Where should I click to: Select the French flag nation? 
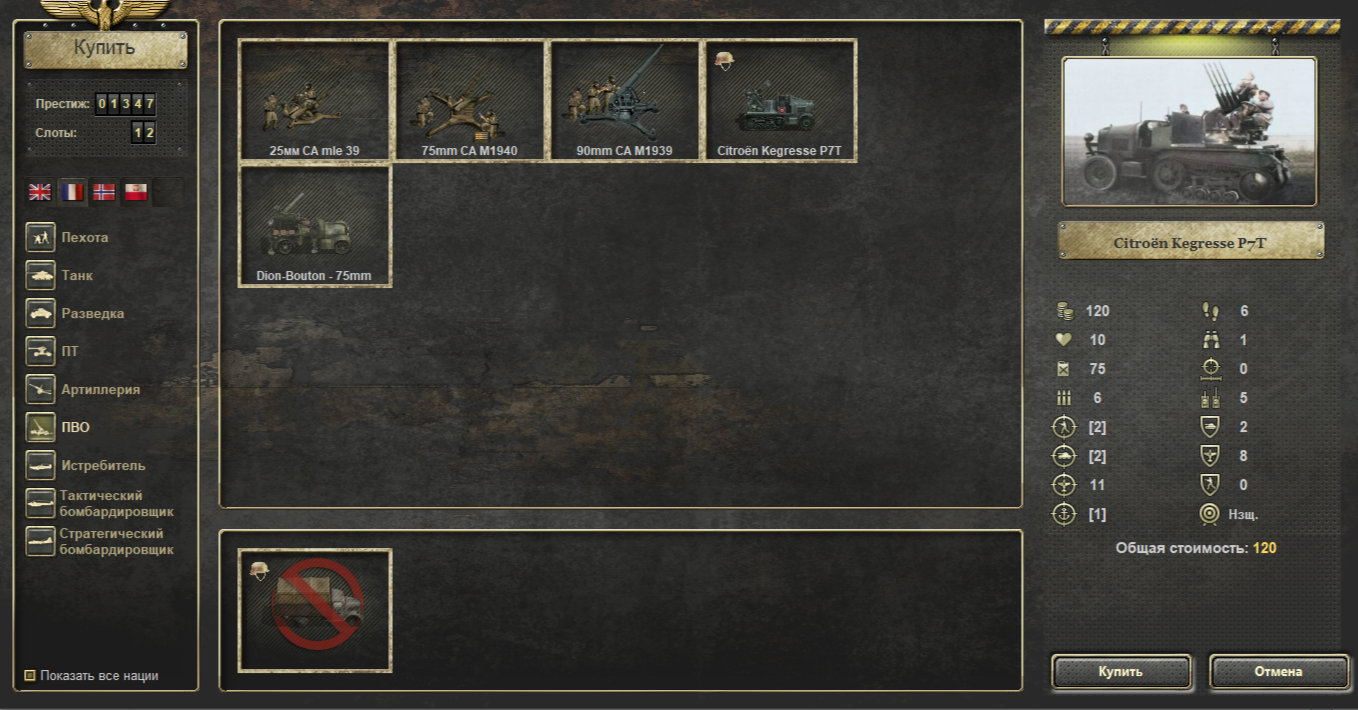click(72, 192)
